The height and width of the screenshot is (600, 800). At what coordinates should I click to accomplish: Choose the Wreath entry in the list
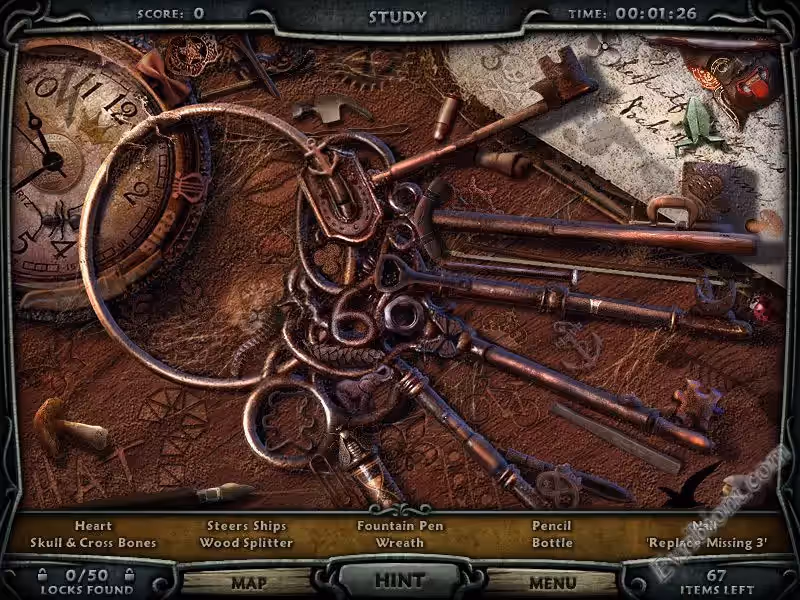(x=400, y=543)
